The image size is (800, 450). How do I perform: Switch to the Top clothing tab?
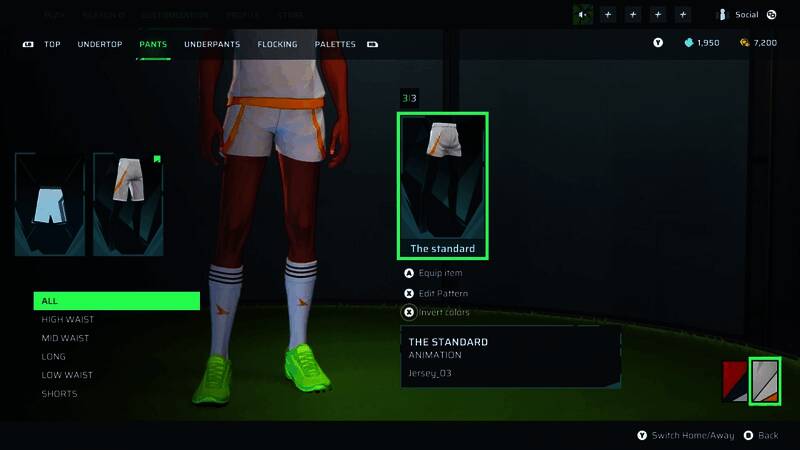tap(52, 44)
